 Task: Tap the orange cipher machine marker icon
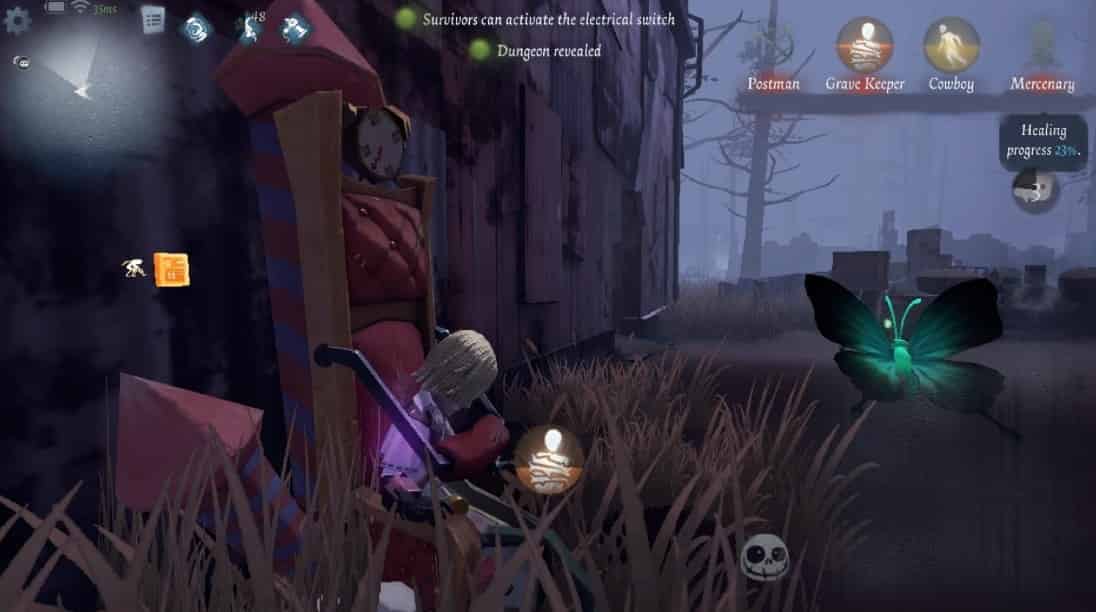(172, 269)
